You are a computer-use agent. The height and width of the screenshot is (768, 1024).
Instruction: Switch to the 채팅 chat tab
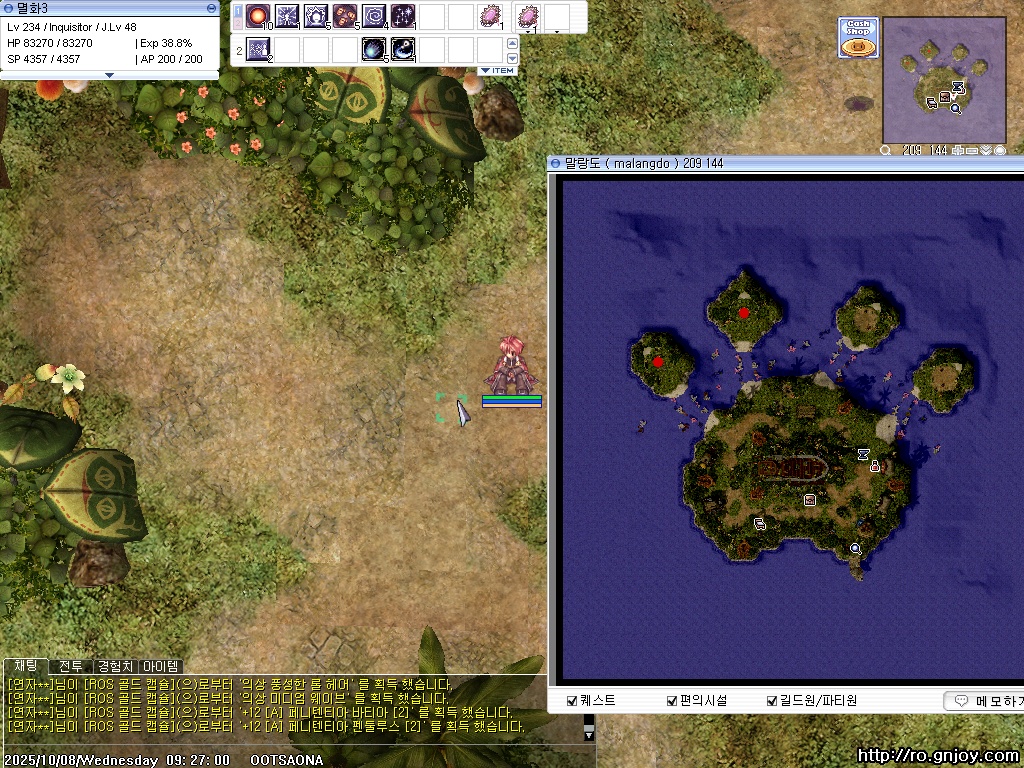pos(27,666)
